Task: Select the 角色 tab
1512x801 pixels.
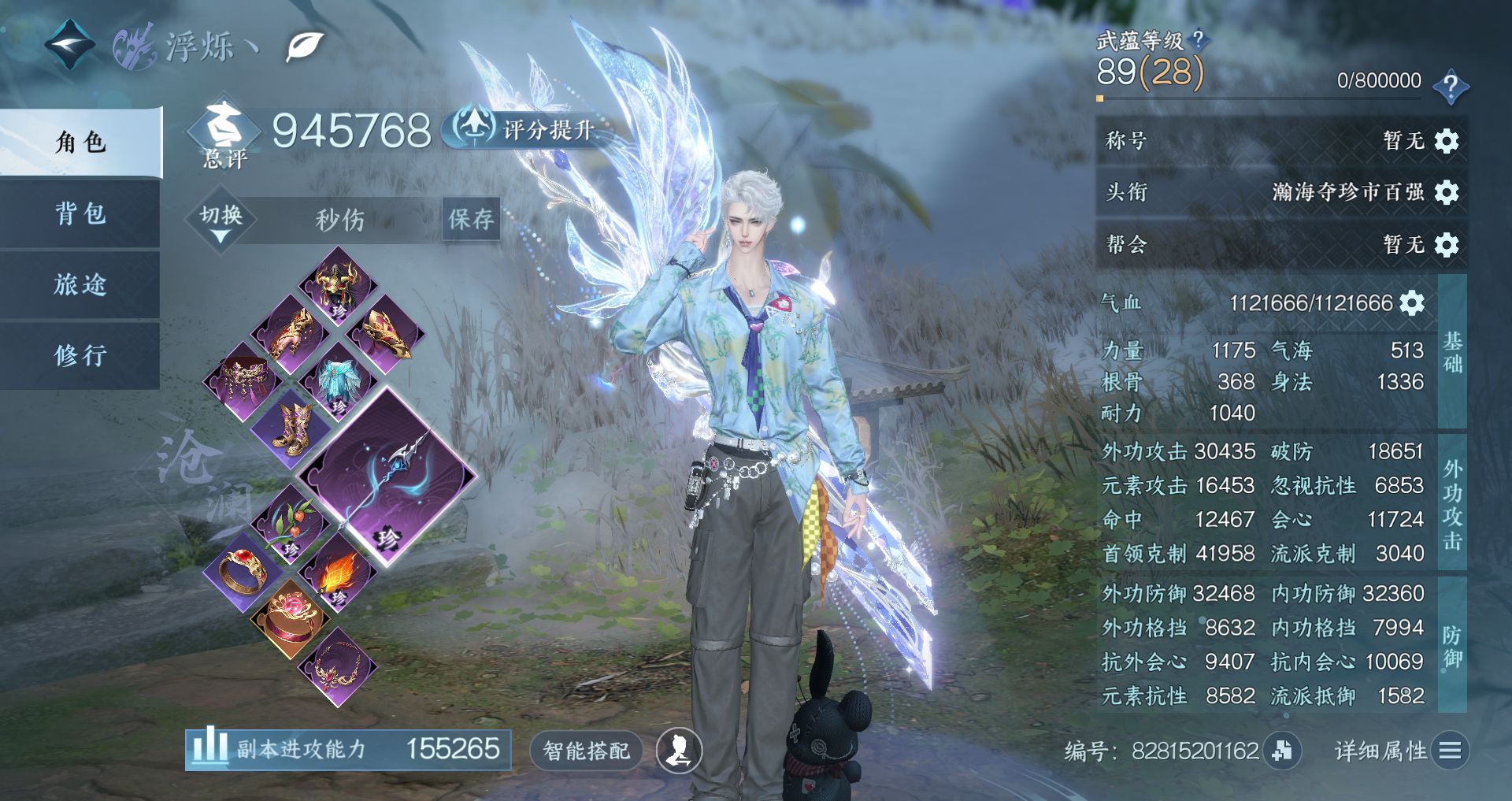Action: [x=80, y=143]
